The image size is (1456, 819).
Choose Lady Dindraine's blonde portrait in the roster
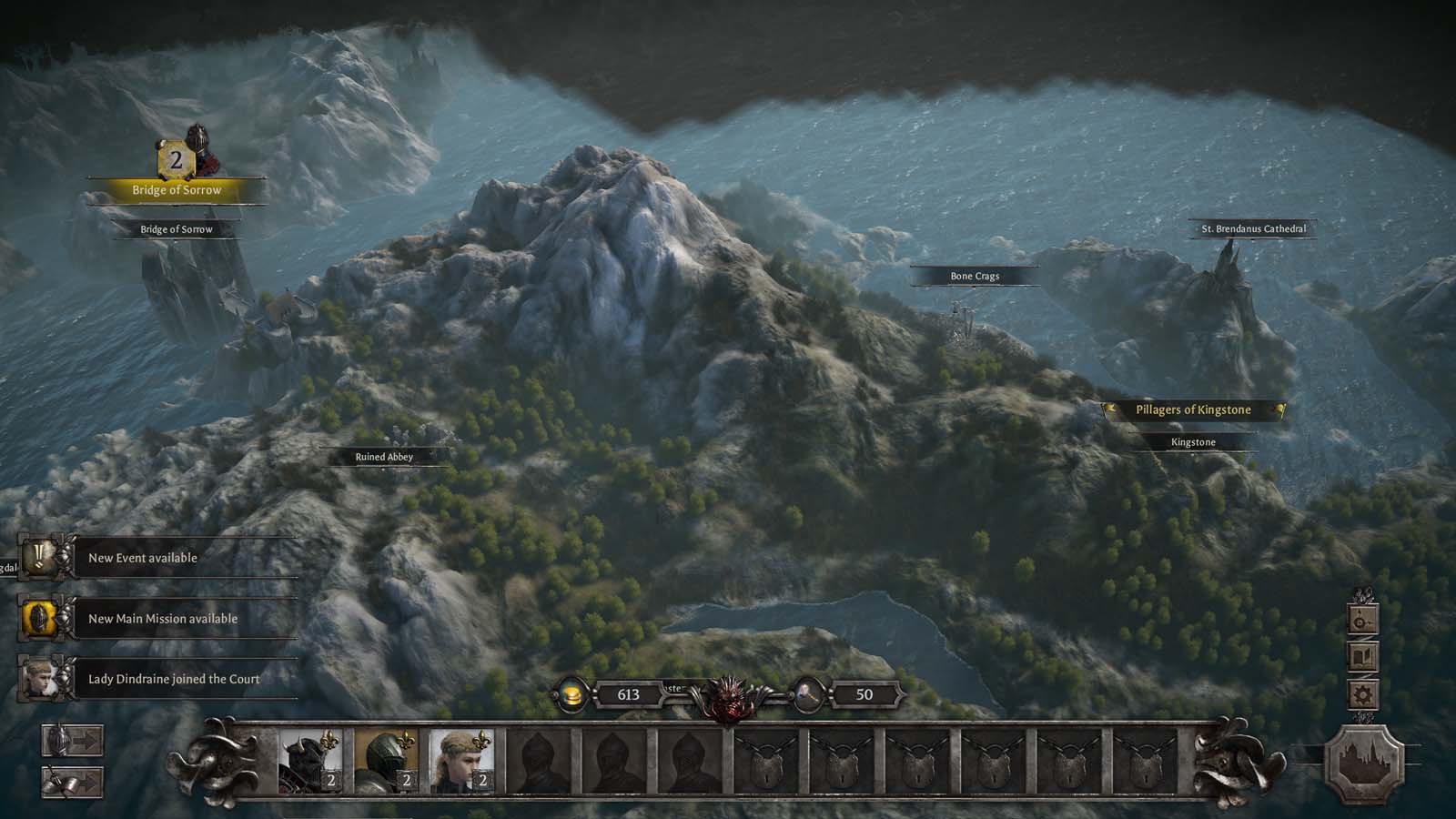point(461,761)
